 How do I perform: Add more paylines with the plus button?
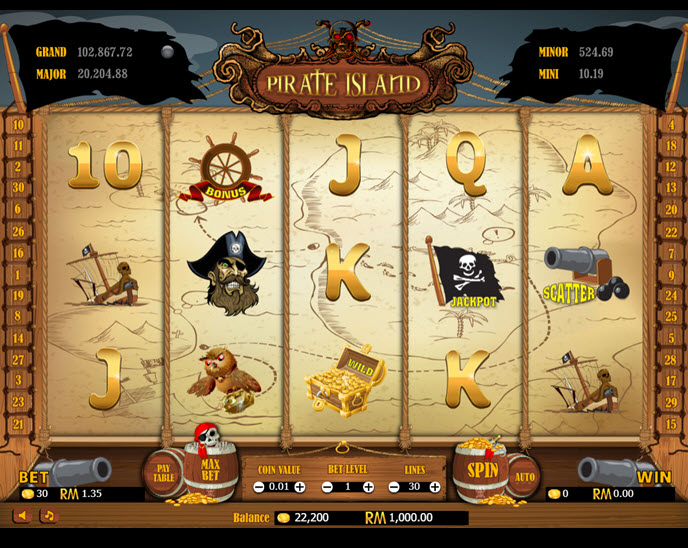point(435,487)
